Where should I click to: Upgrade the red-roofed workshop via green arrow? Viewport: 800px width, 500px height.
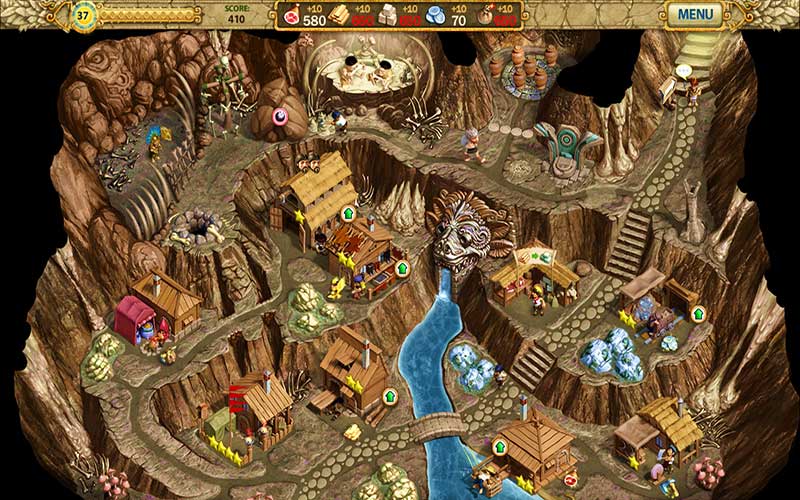click(402, 268)
